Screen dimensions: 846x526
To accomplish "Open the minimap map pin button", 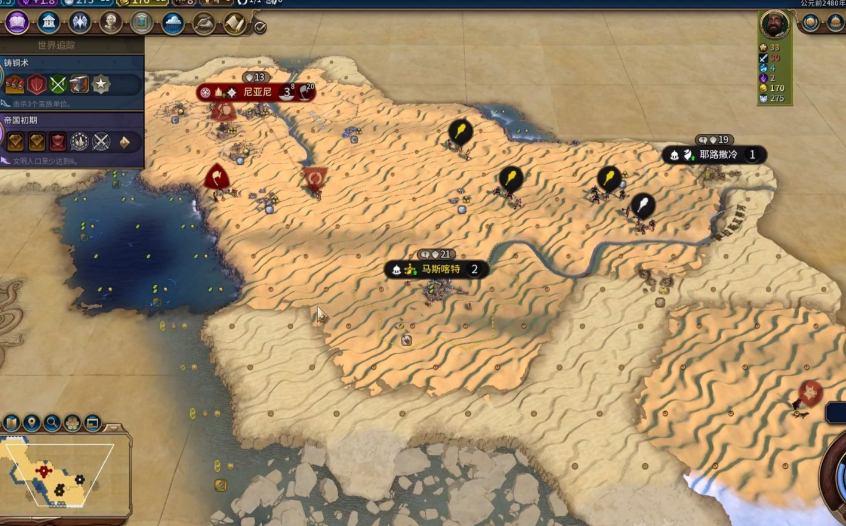I will 32,423.
